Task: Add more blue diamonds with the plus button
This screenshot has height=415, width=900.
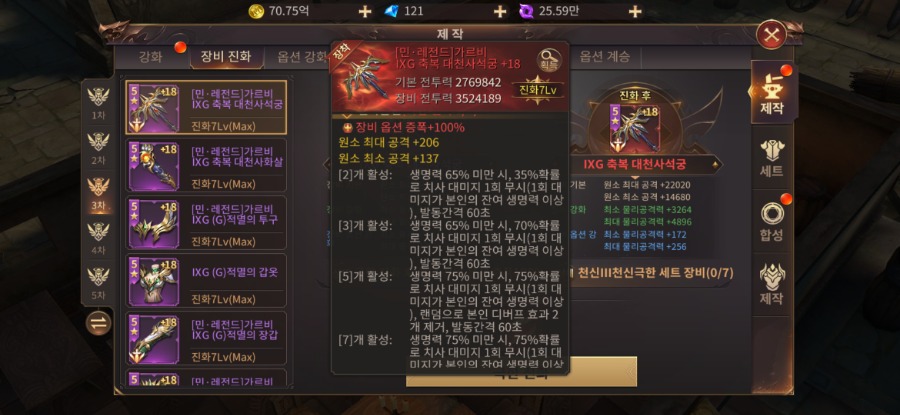Action: point(500,11)
